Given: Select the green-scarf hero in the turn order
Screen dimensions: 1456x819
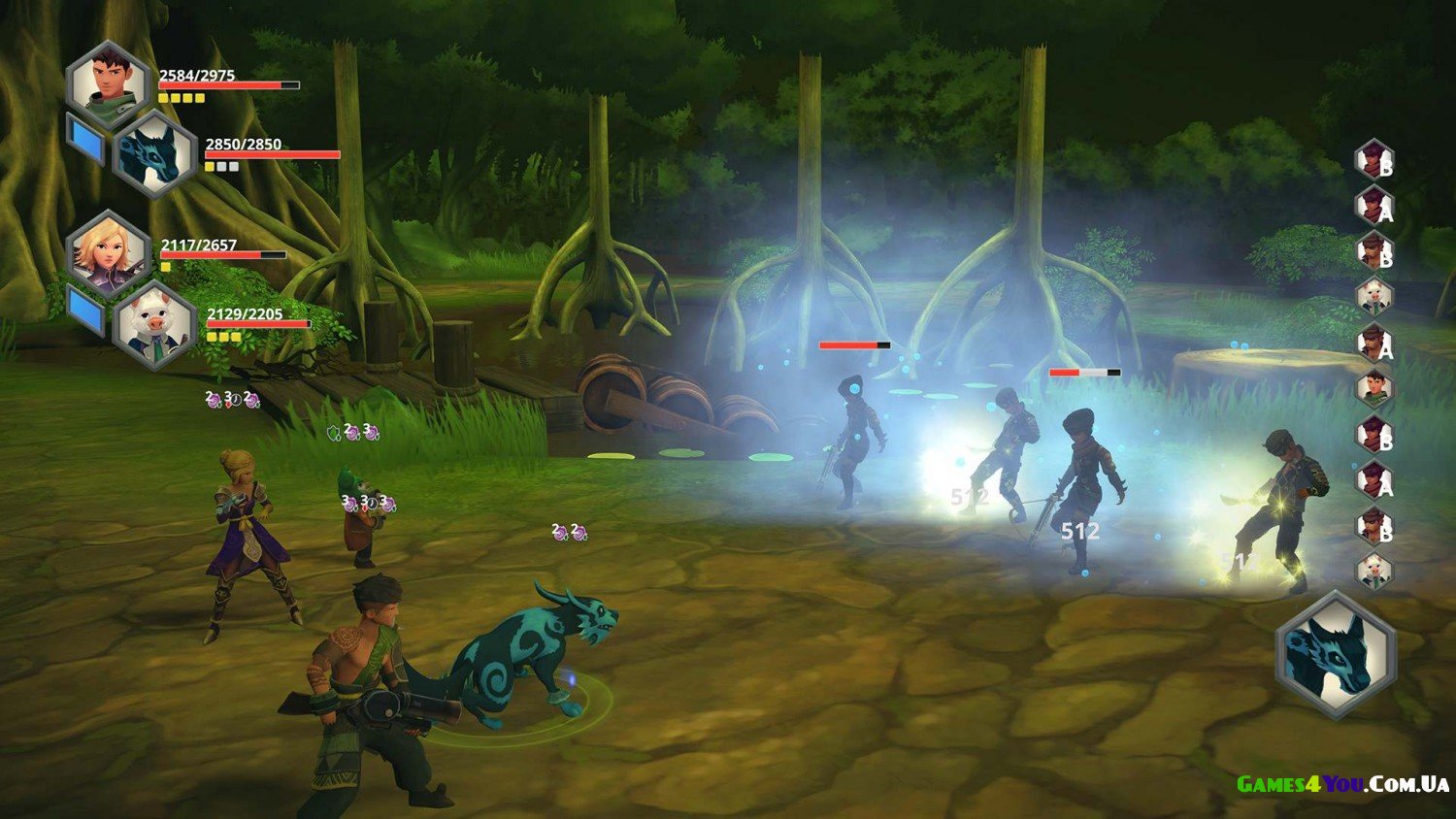Looking at the screenshot, I should pos(1374,388).
